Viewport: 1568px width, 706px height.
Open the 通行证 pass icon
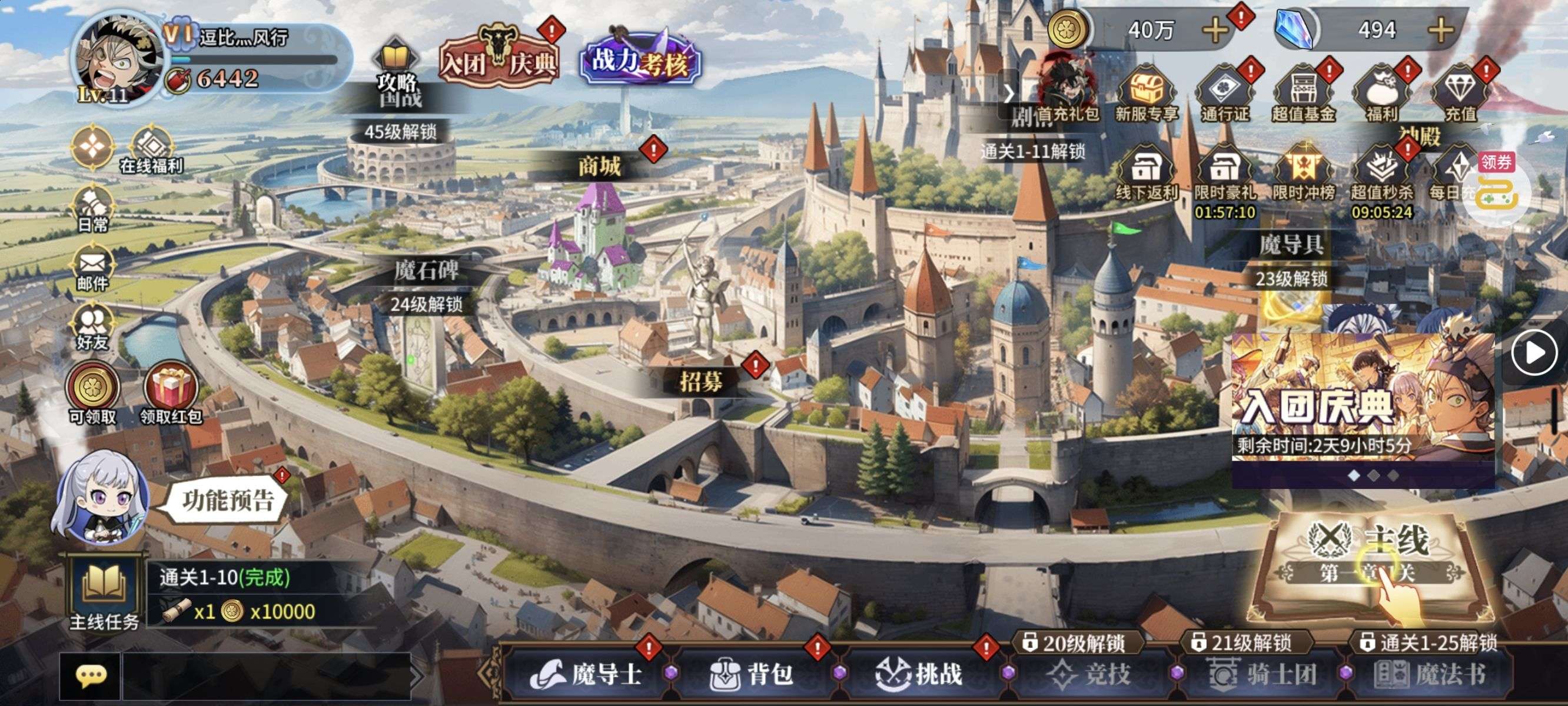(1224, 94)
